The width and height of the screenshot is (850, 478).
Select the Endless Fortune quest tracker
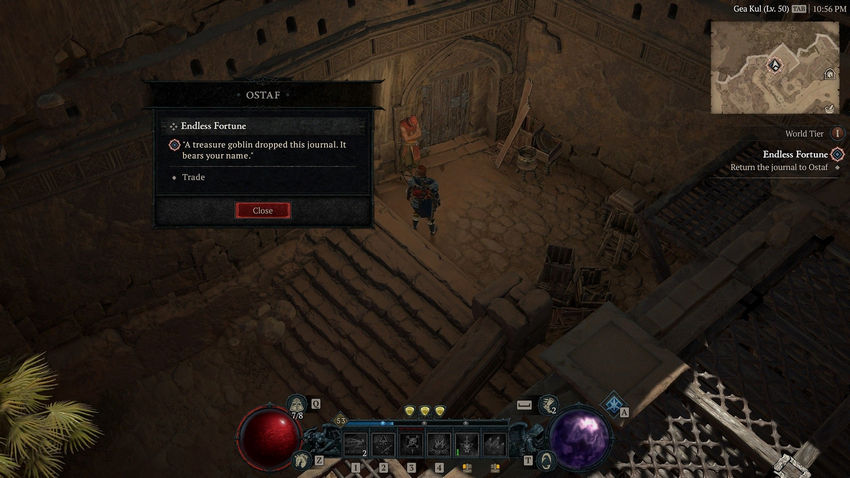(795, 155)
